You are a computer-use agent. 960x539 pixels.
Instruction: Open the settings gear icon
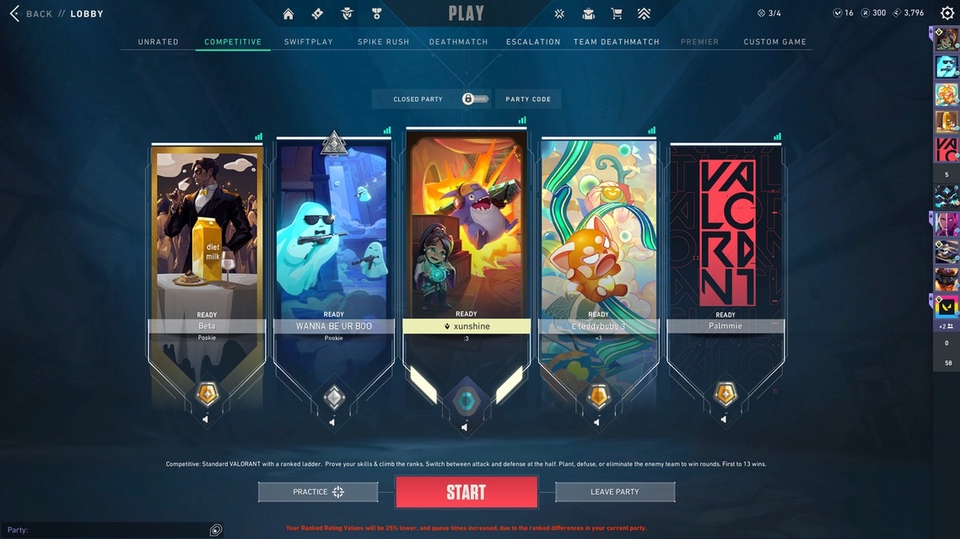[x=947, y=14]
